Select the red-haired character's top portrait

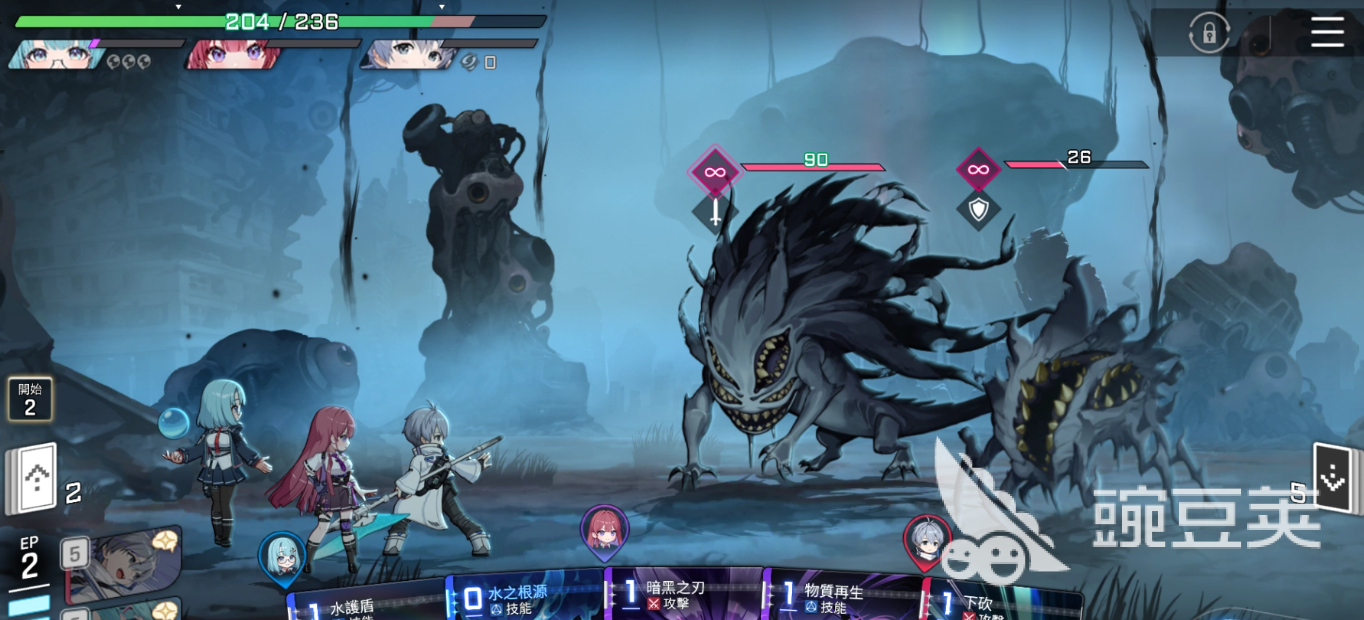(x=232, y=54)
